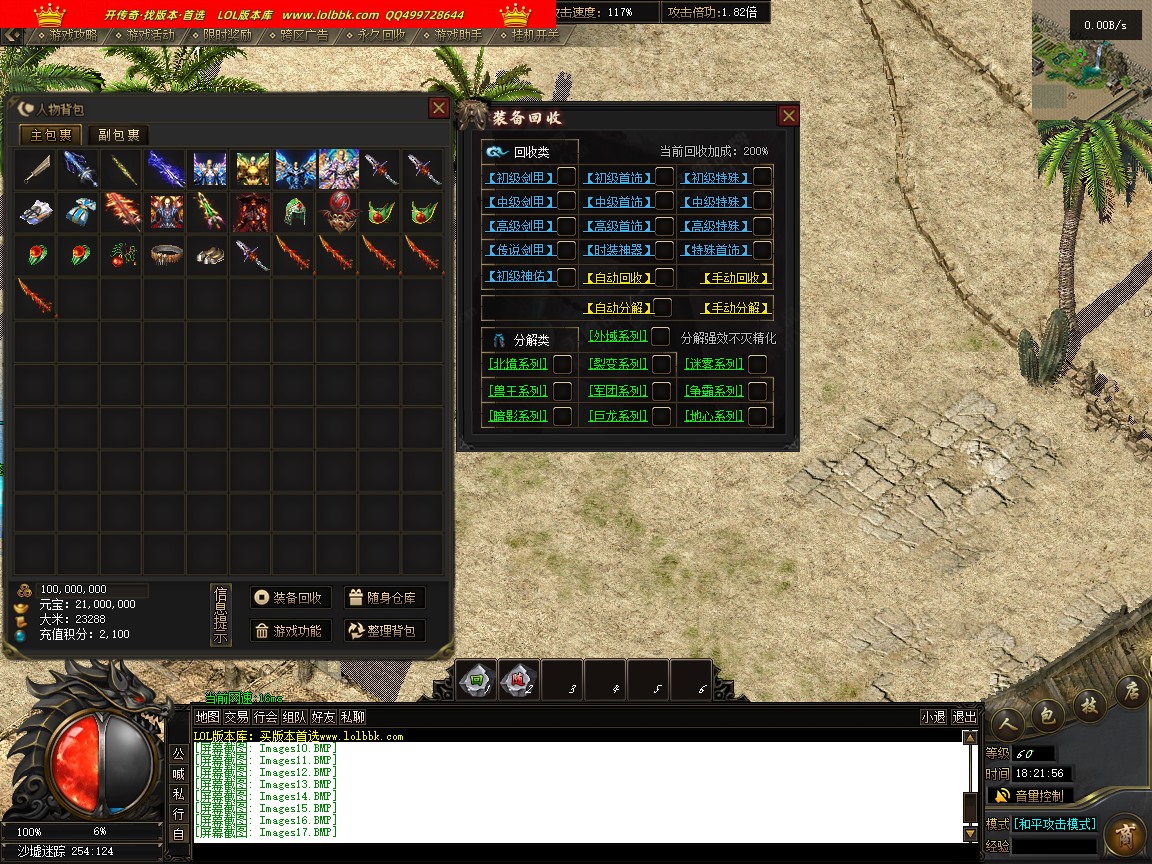Tick the 初级剑甲 recycle checkbox
Viewport: 1152px width, 864px height.
pyautogui.click(x=566, y=177)
